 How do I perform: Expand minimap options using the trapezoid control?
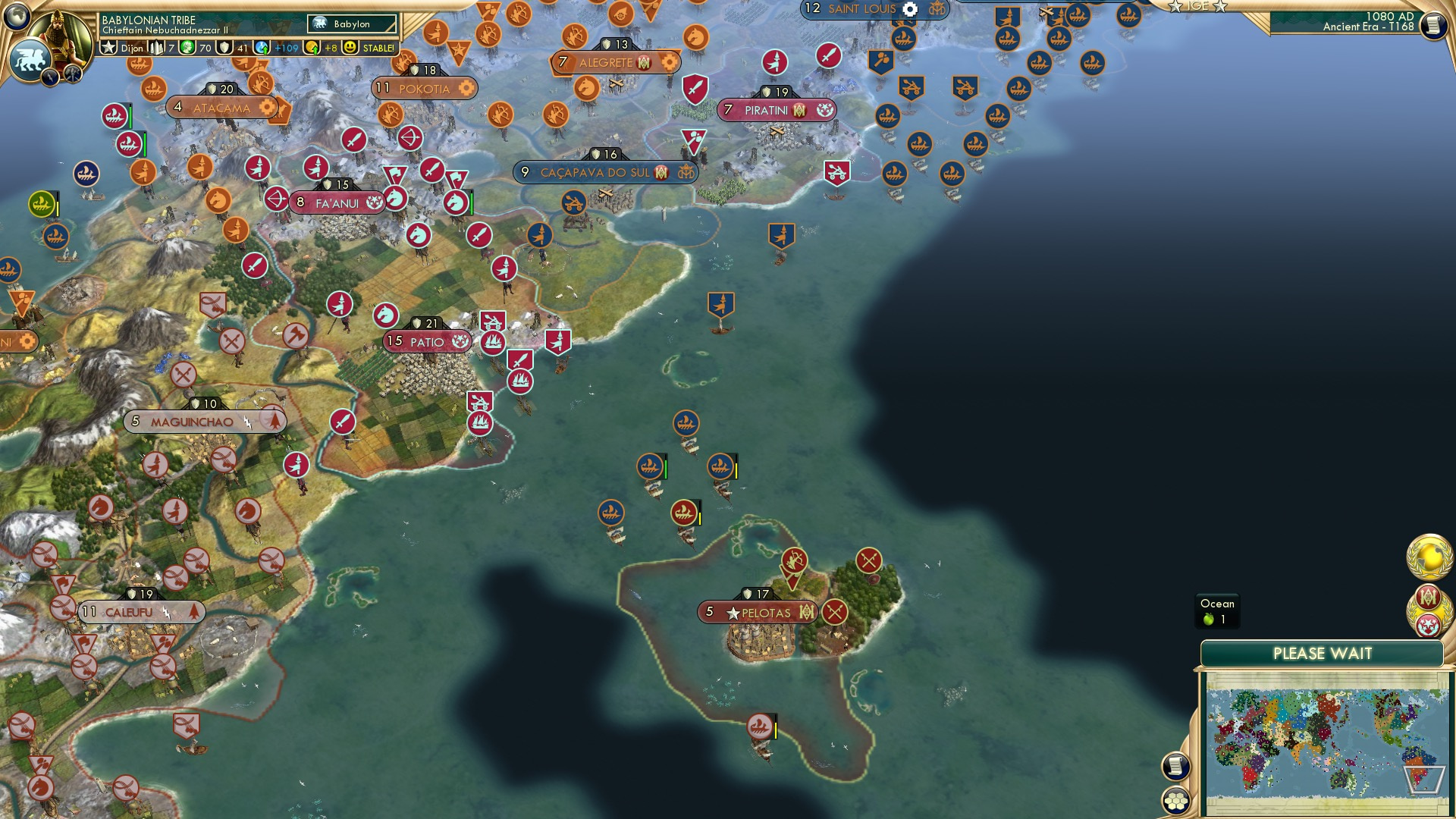coord(1424,780)
